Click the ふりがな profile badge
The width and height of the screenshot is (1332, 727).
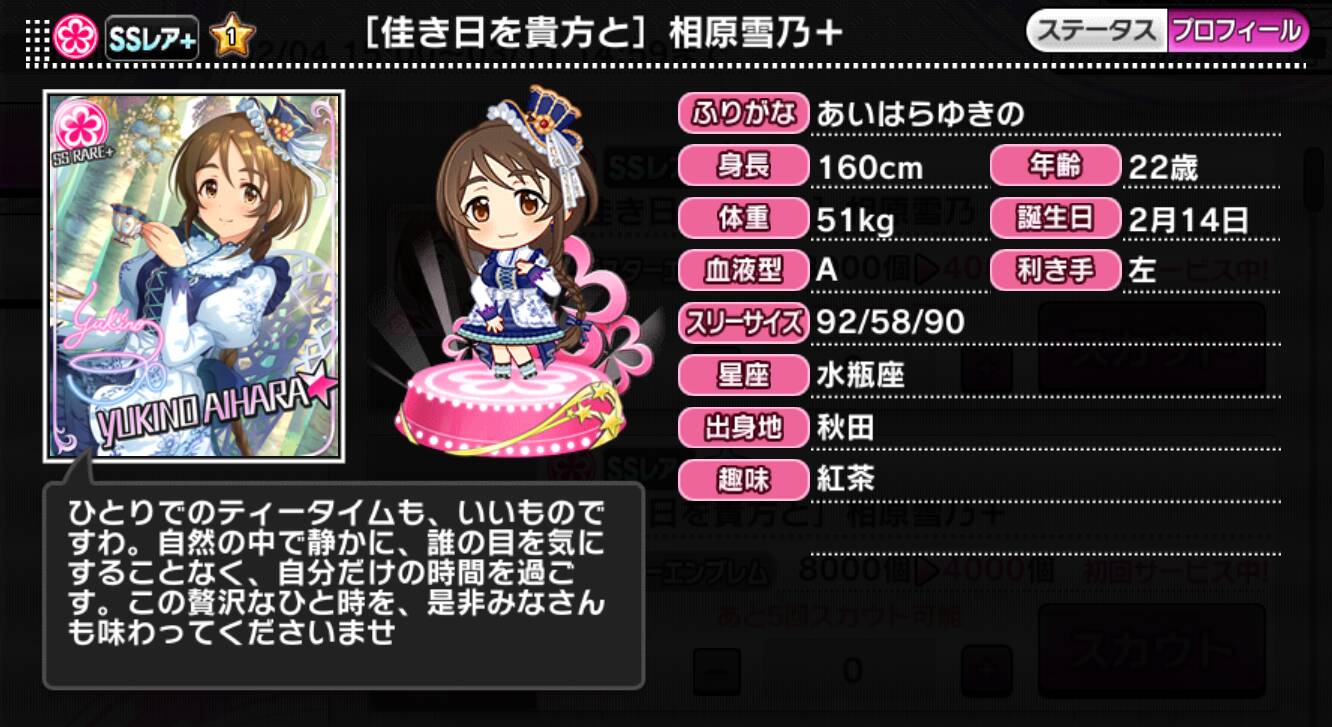click(741, 115)
